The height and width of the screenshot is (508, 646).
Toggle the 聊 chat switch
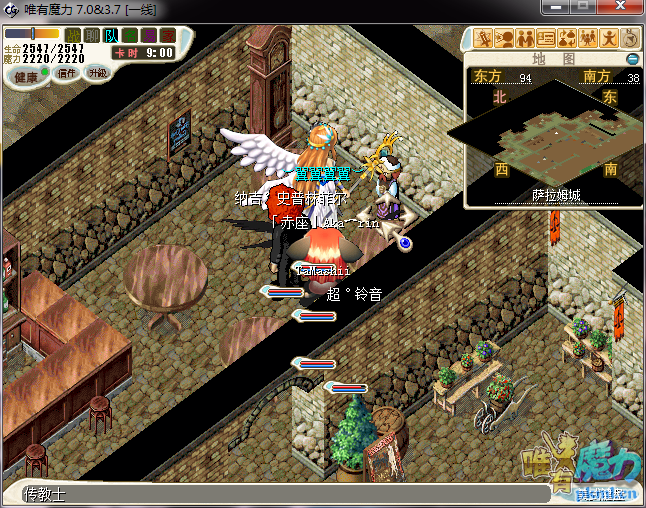pos(92,36)
